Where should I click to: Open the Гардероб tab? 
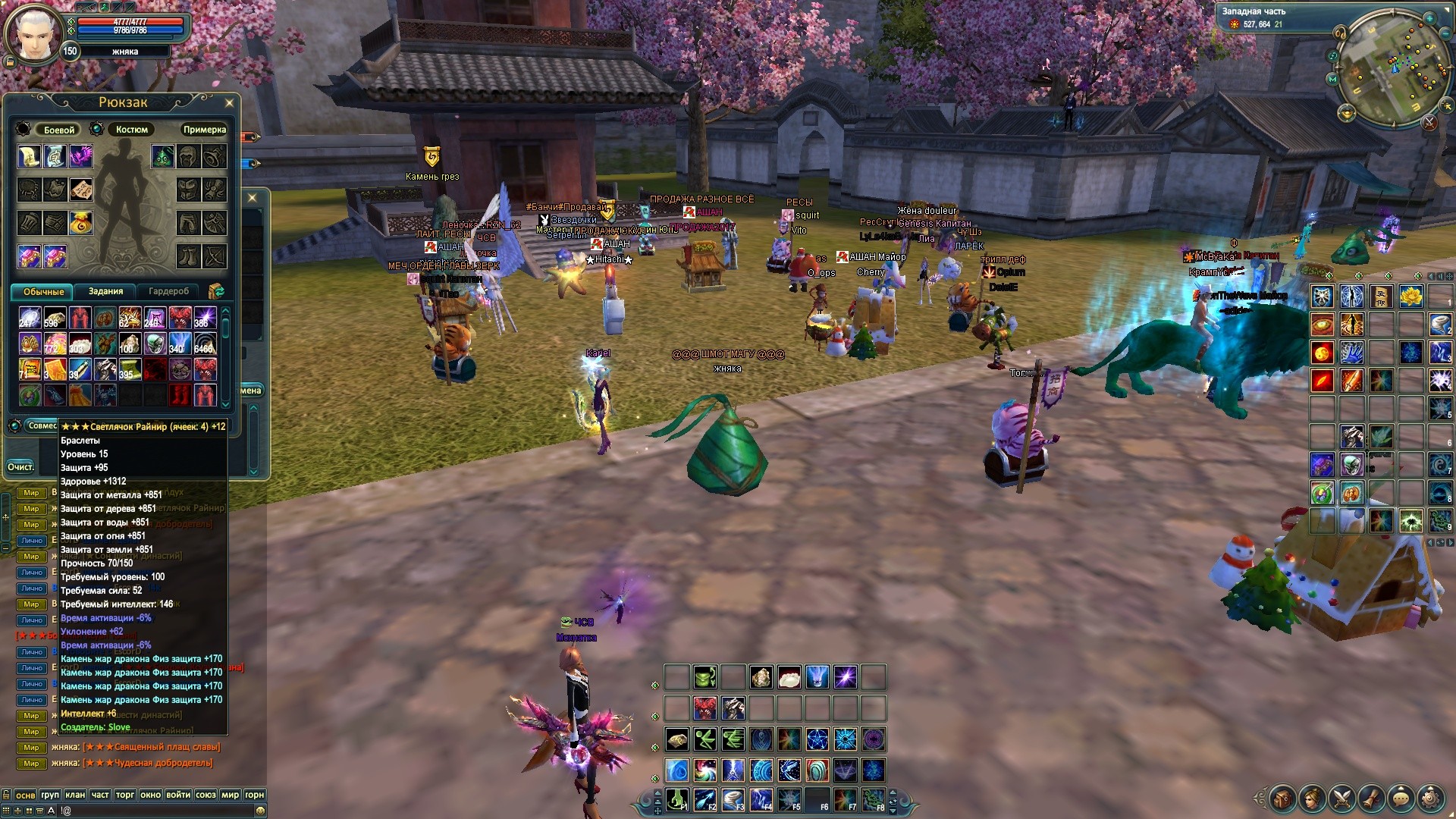click(x=168, y=291)
